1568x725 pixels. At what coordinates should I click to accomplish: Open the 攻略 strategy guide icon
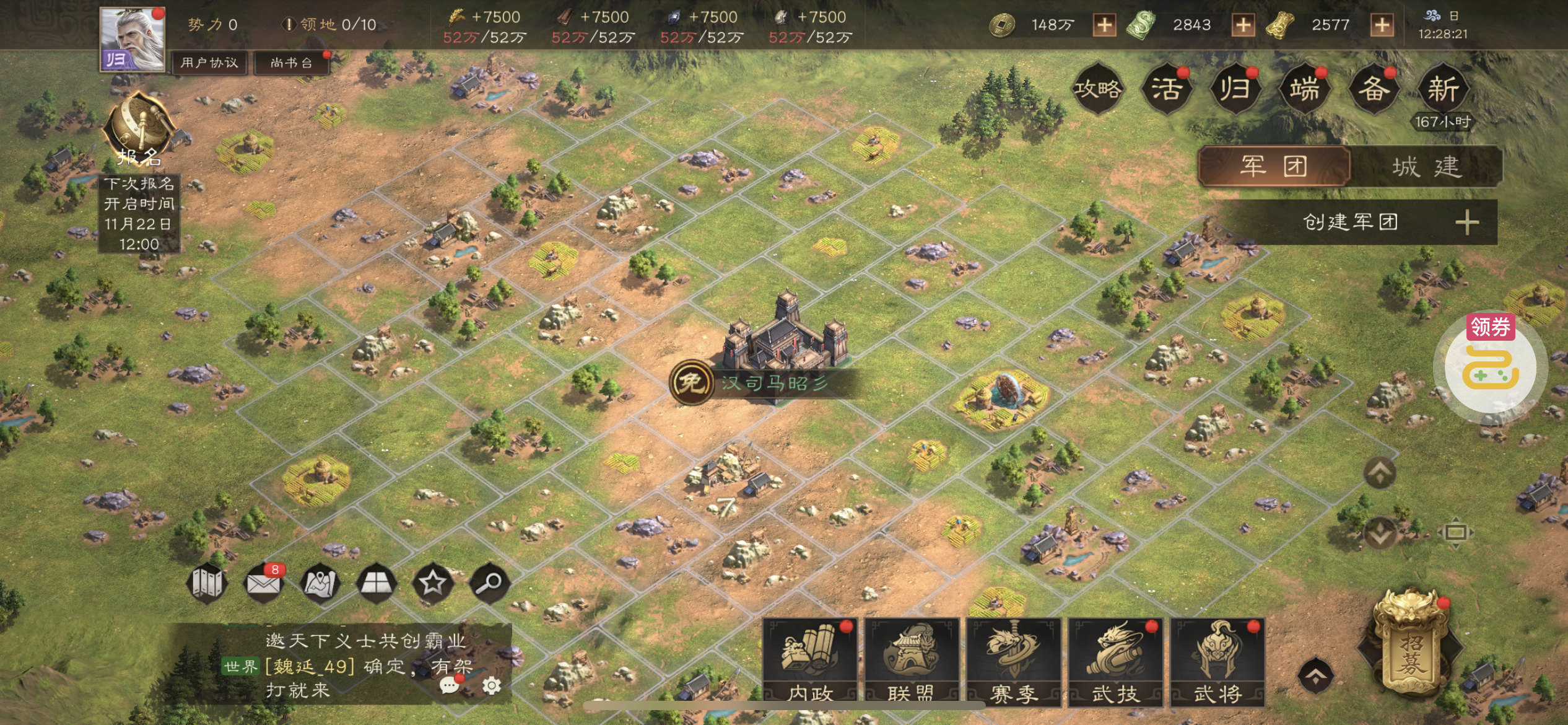1098,89
